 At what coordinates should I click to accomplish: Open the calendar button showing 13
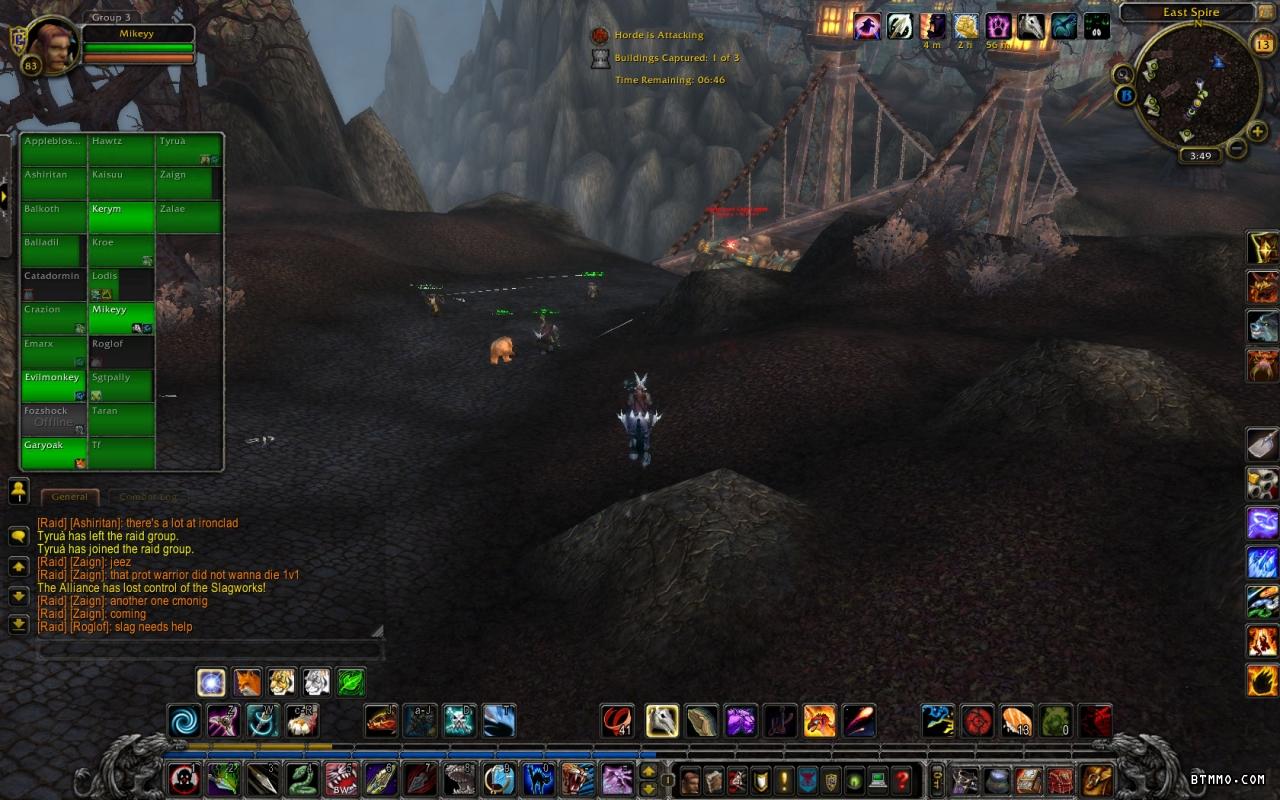pos(1261,43)
